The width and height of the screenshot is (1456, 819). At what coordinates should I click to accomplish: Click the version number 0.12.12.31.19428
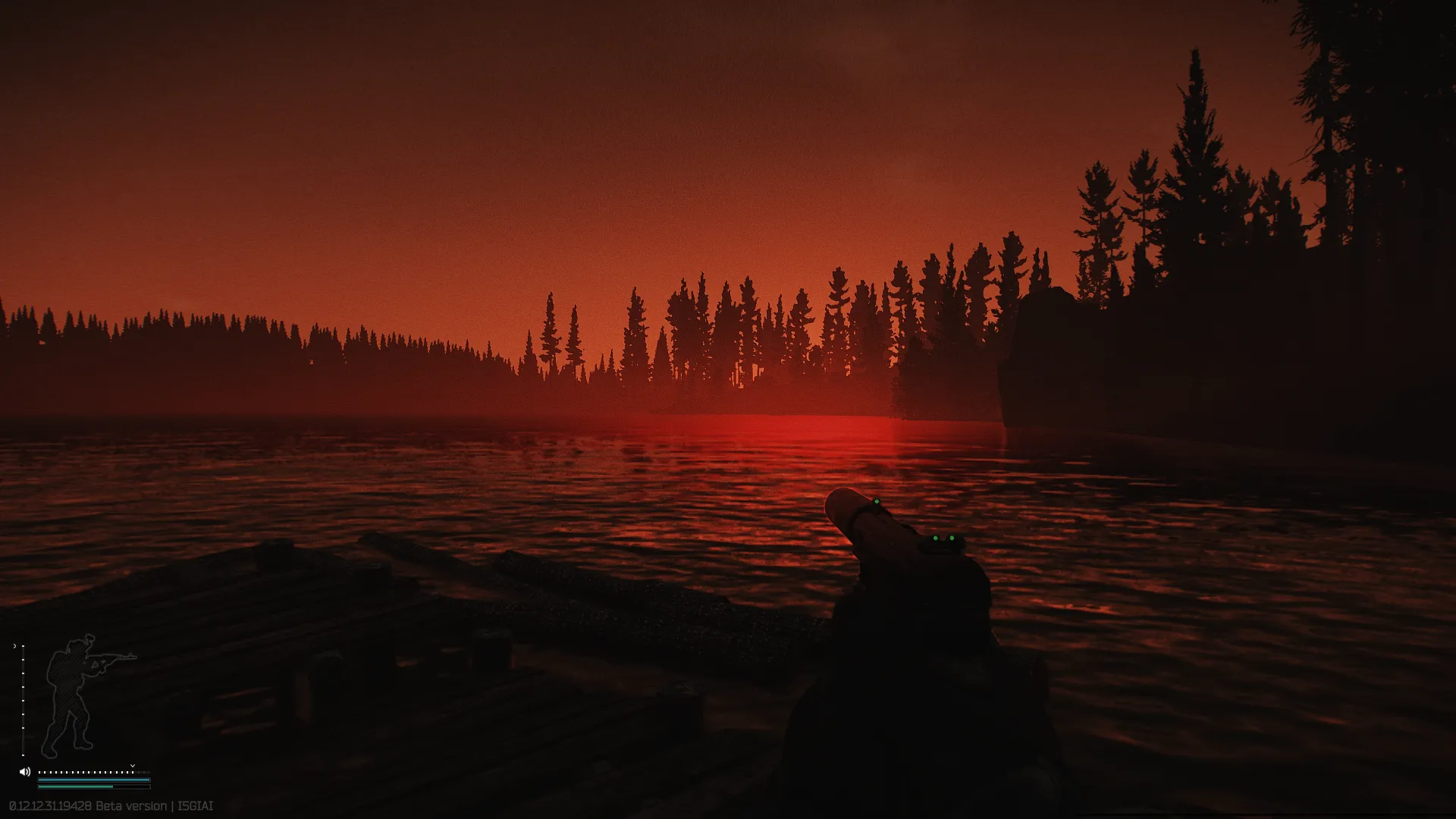pos(49,805)
